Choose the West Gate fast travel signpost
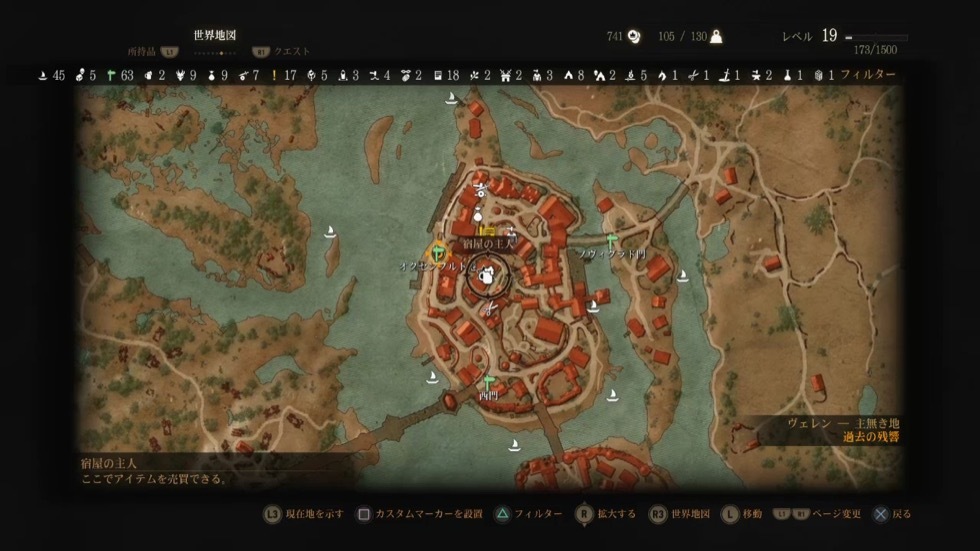The image size is (980, 551). click(489, 382)
